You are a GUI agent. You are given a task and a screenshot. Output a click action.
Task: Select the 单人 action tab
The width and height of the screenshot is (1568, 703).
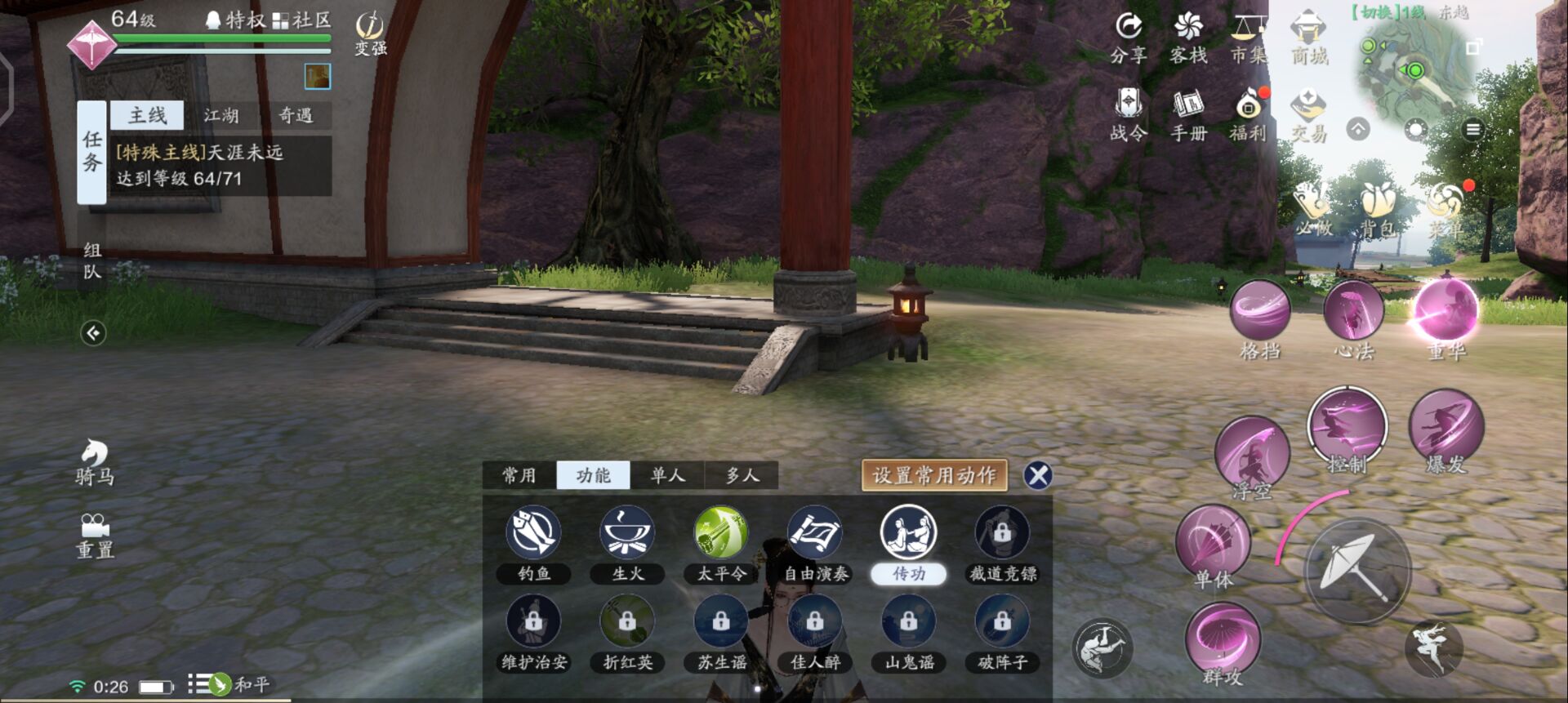coord(667,475)
